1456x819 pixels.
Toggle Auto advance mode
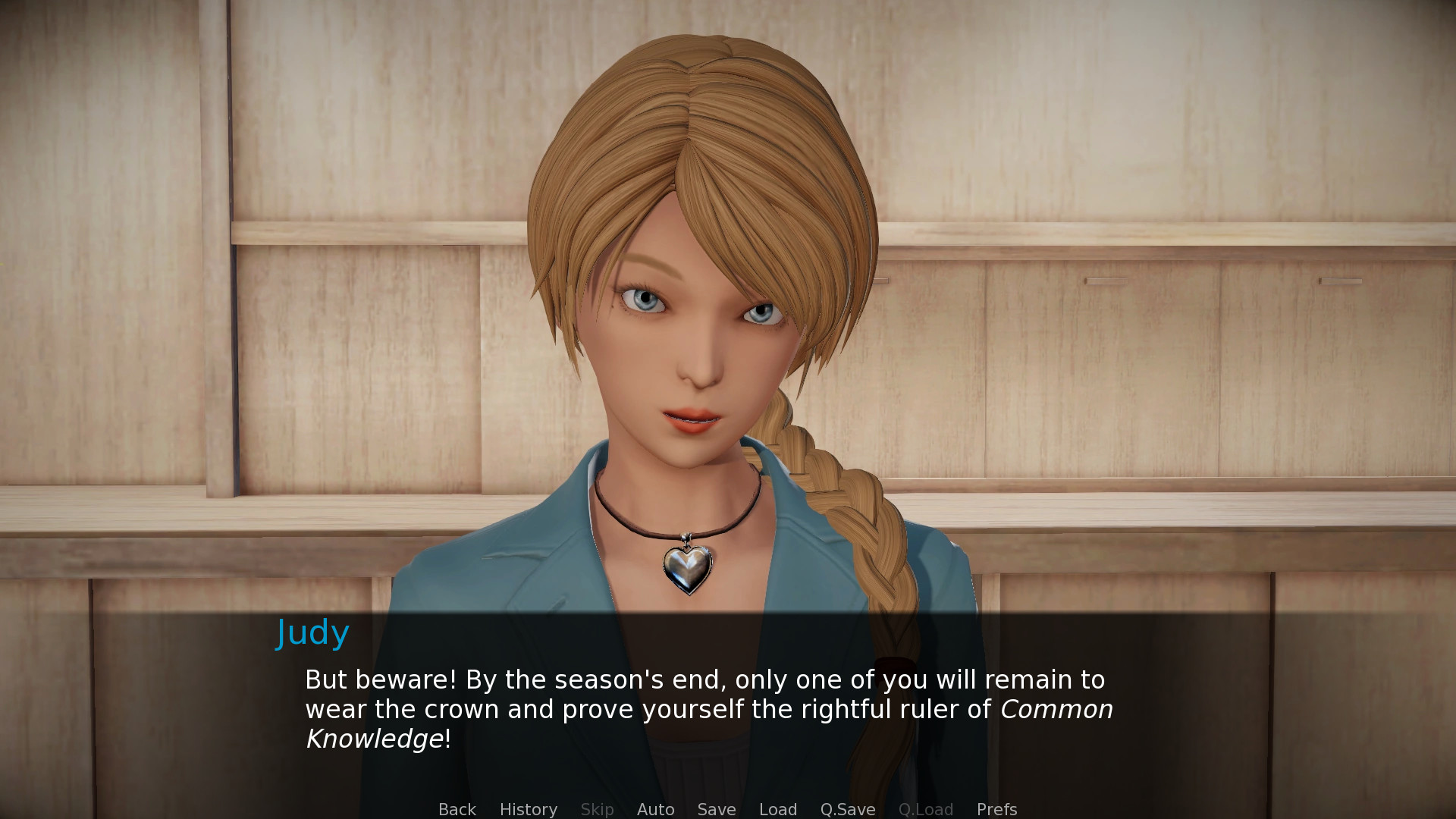pos(655,809)
